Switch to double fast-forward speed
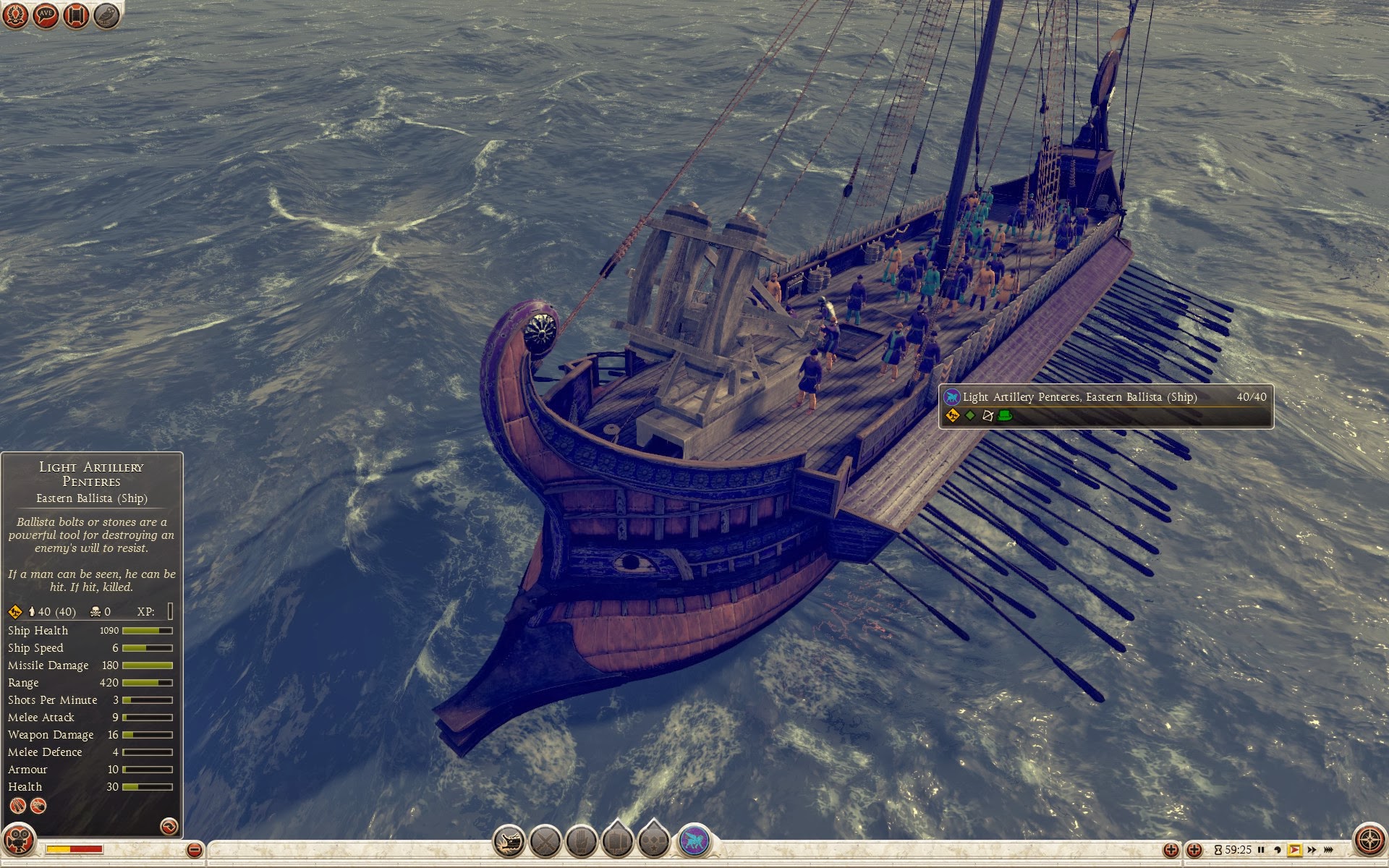 [x=1312, y=850]
